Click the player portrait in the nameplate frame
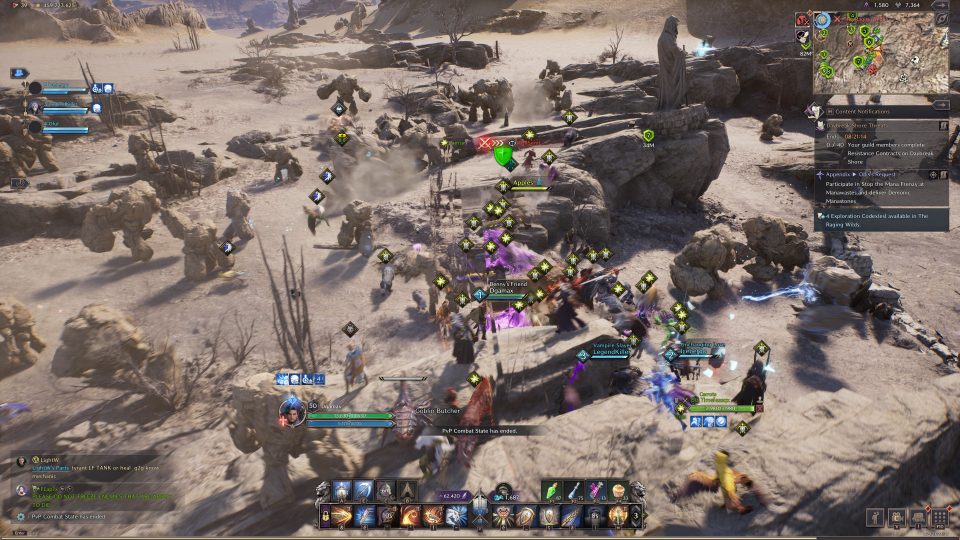Screen dimensions: 960x540 tap(291, 413)
